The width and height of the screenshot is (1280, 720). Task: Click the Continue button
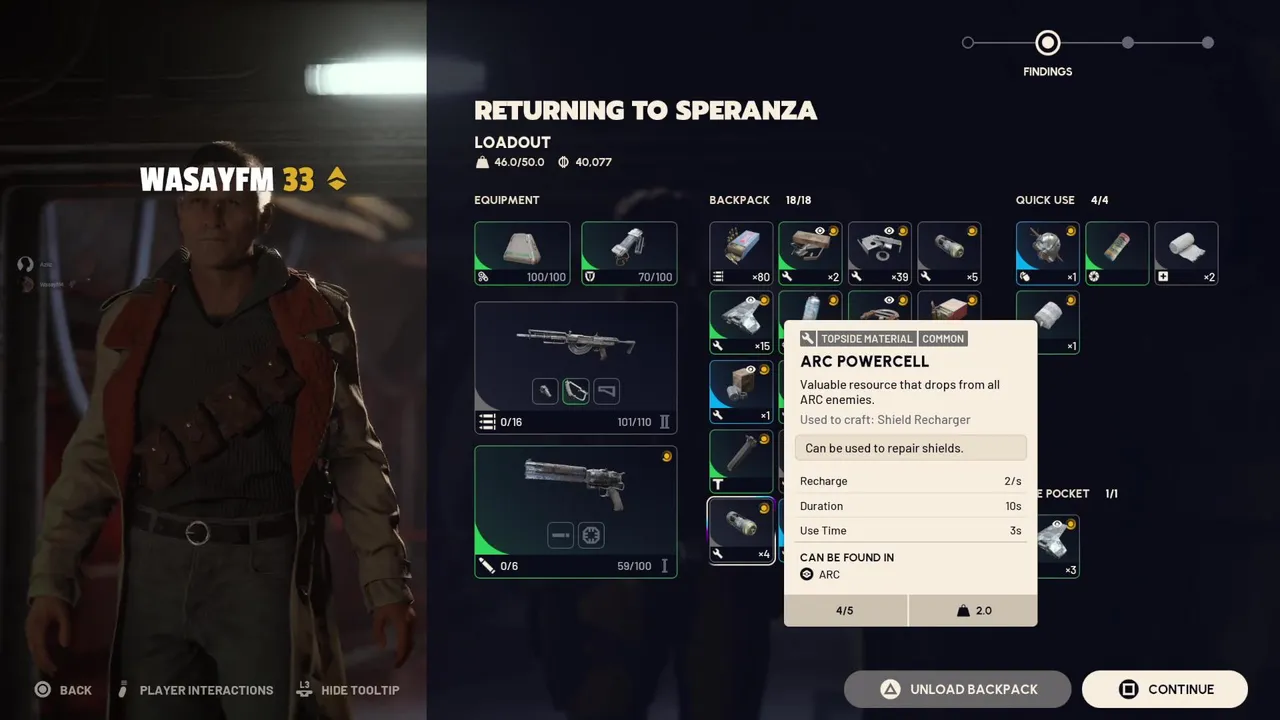pos(1164,689)
